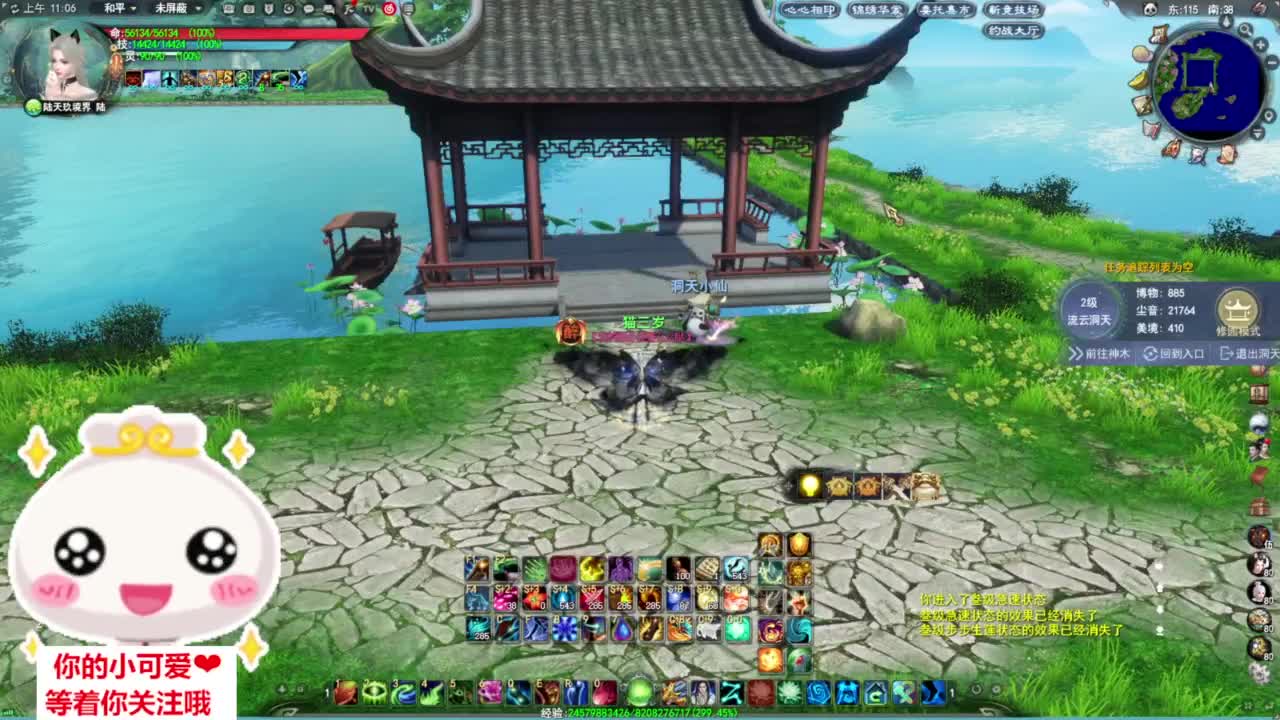Click the panda event icon on the top bar
This screenshot has height=720, width=1280.
[x=1151, y=8]
